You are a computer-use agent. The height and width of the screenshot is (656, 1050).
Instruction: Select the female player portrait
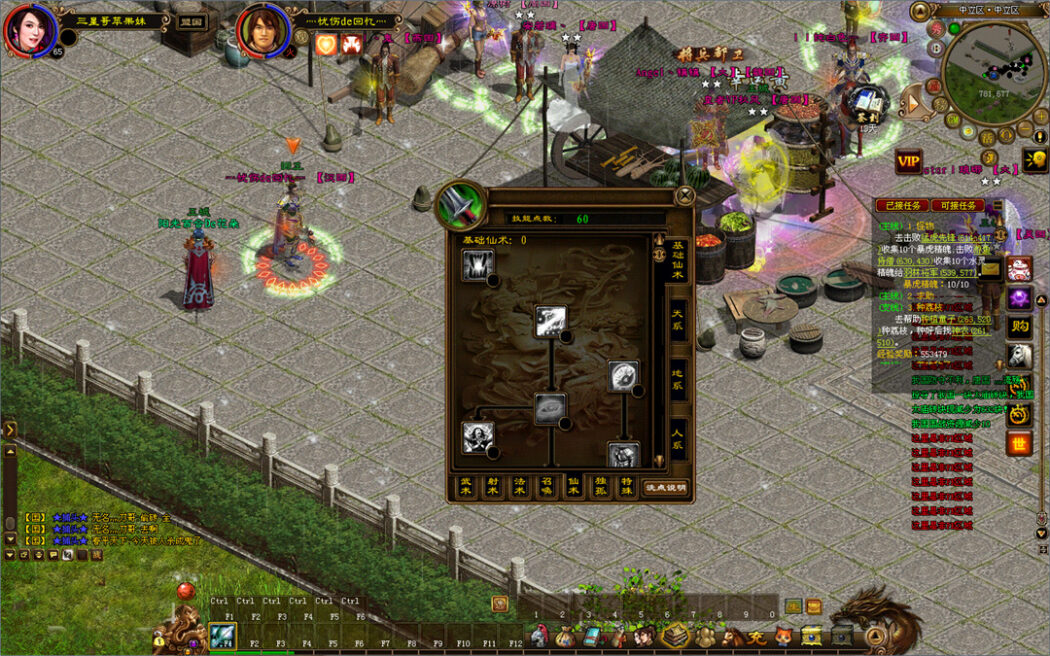click(x=28, y=29)
